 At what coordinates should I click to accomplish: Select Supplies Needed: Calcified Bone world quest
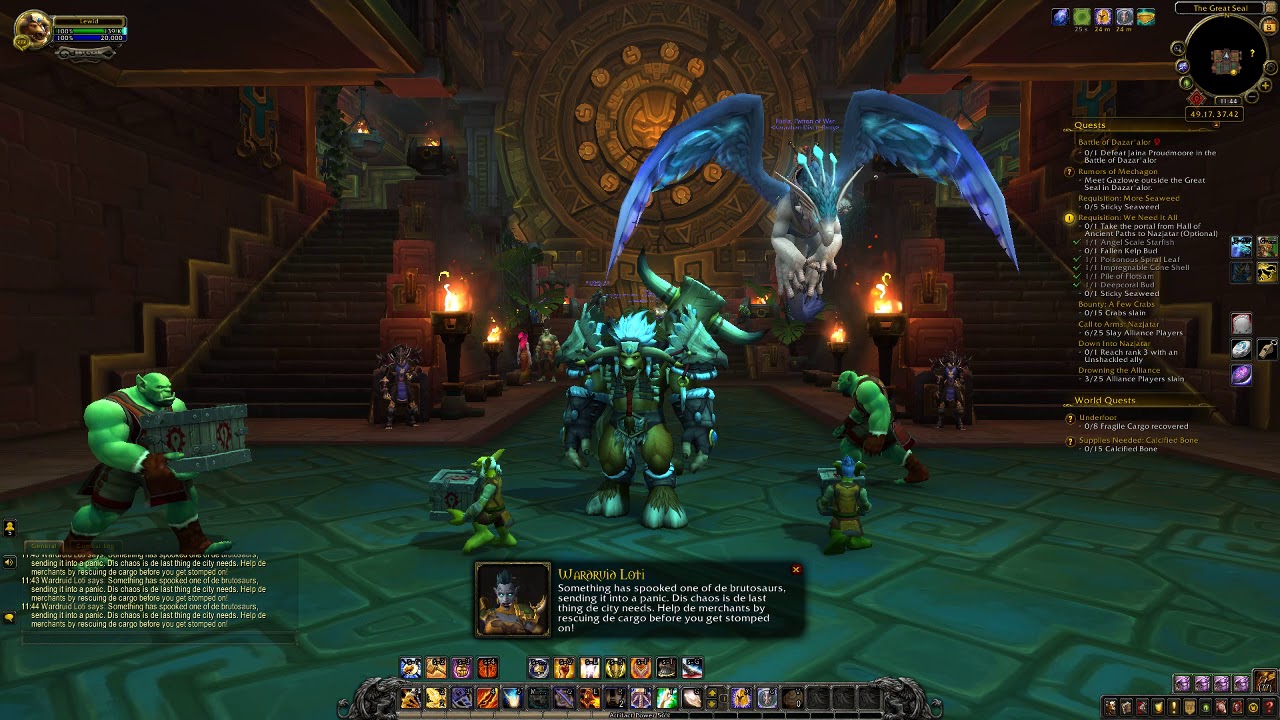(x=1137, y=440)
